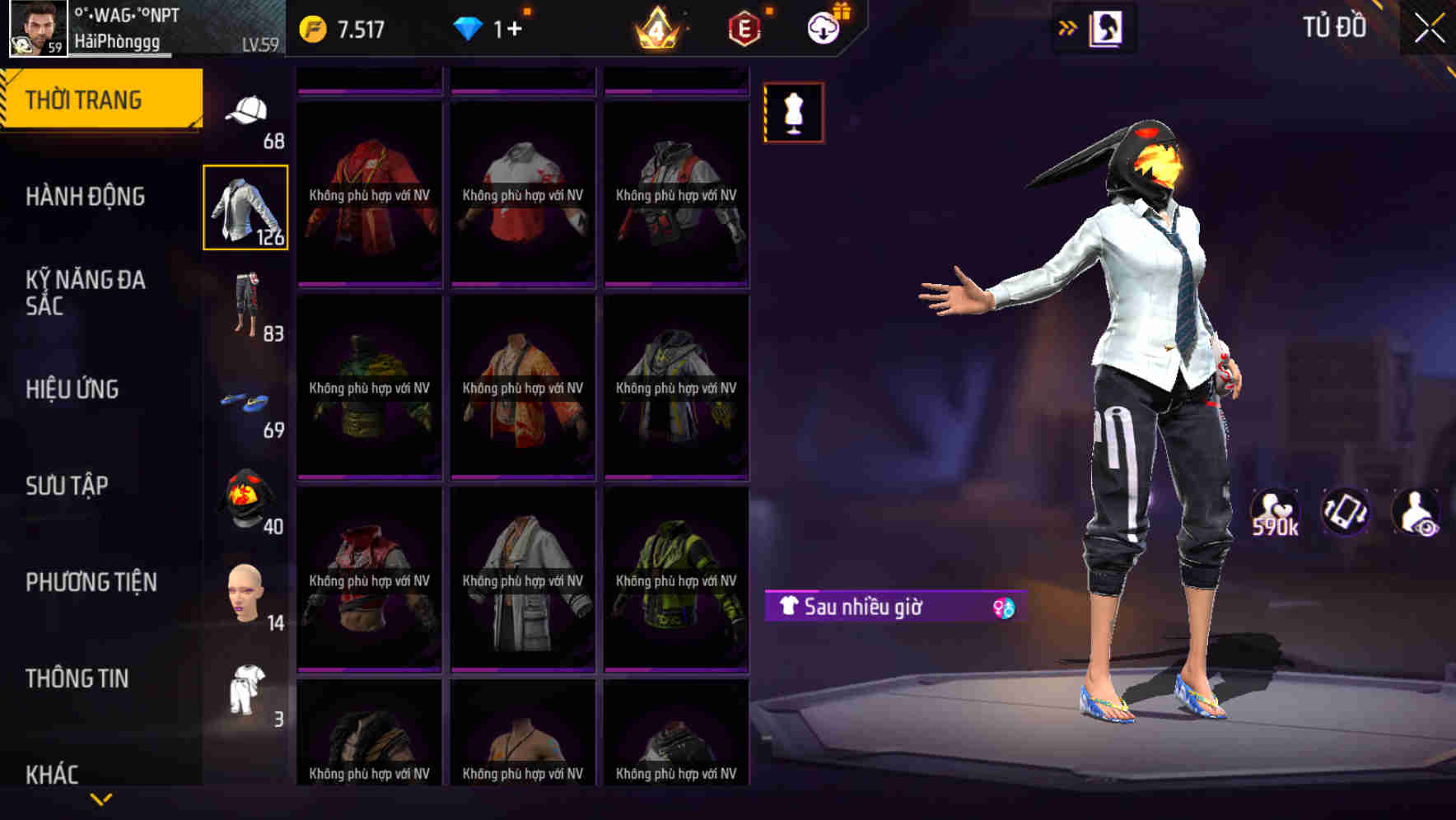
Task: Open the crowned rank level 4 icon
Action: pyautogui.click(x=659, y=27)
